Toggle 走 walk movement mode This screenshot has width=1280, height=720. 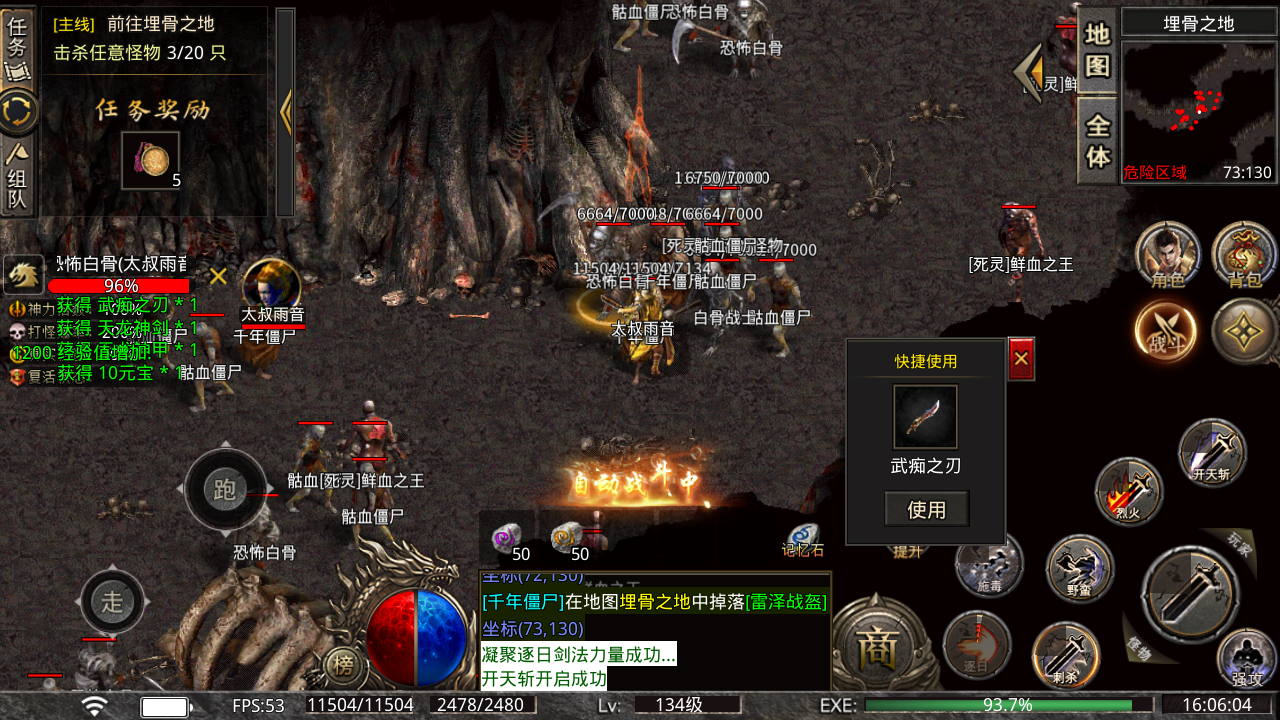(x=112, y=601)
